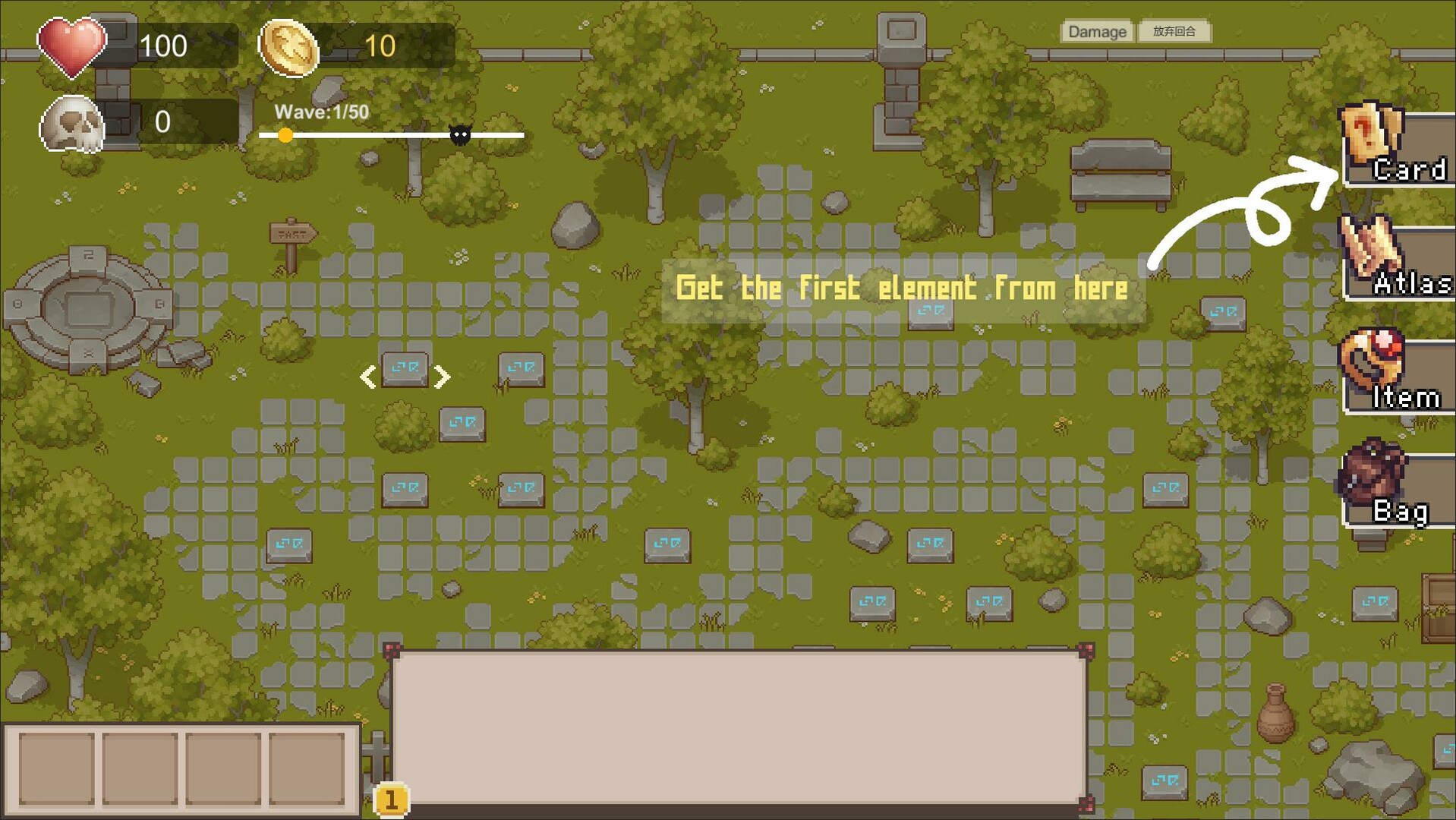Click 放弃回合 to abandon the round
This screenshot has width=1456, height=820.
[x=1175, y=32]
